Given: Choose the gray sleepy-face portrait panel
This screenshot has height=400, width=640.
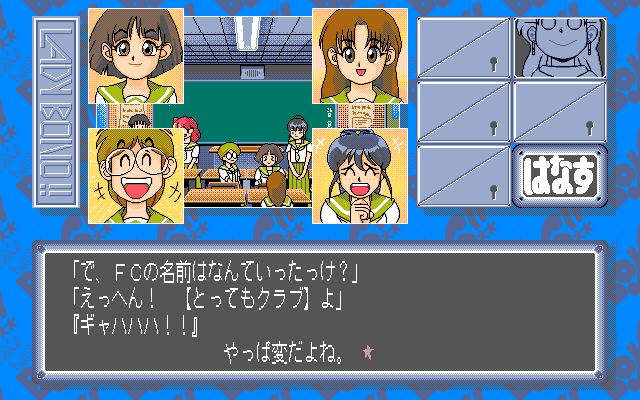Looking at the screenshot, I should click(x=559, y=46).
